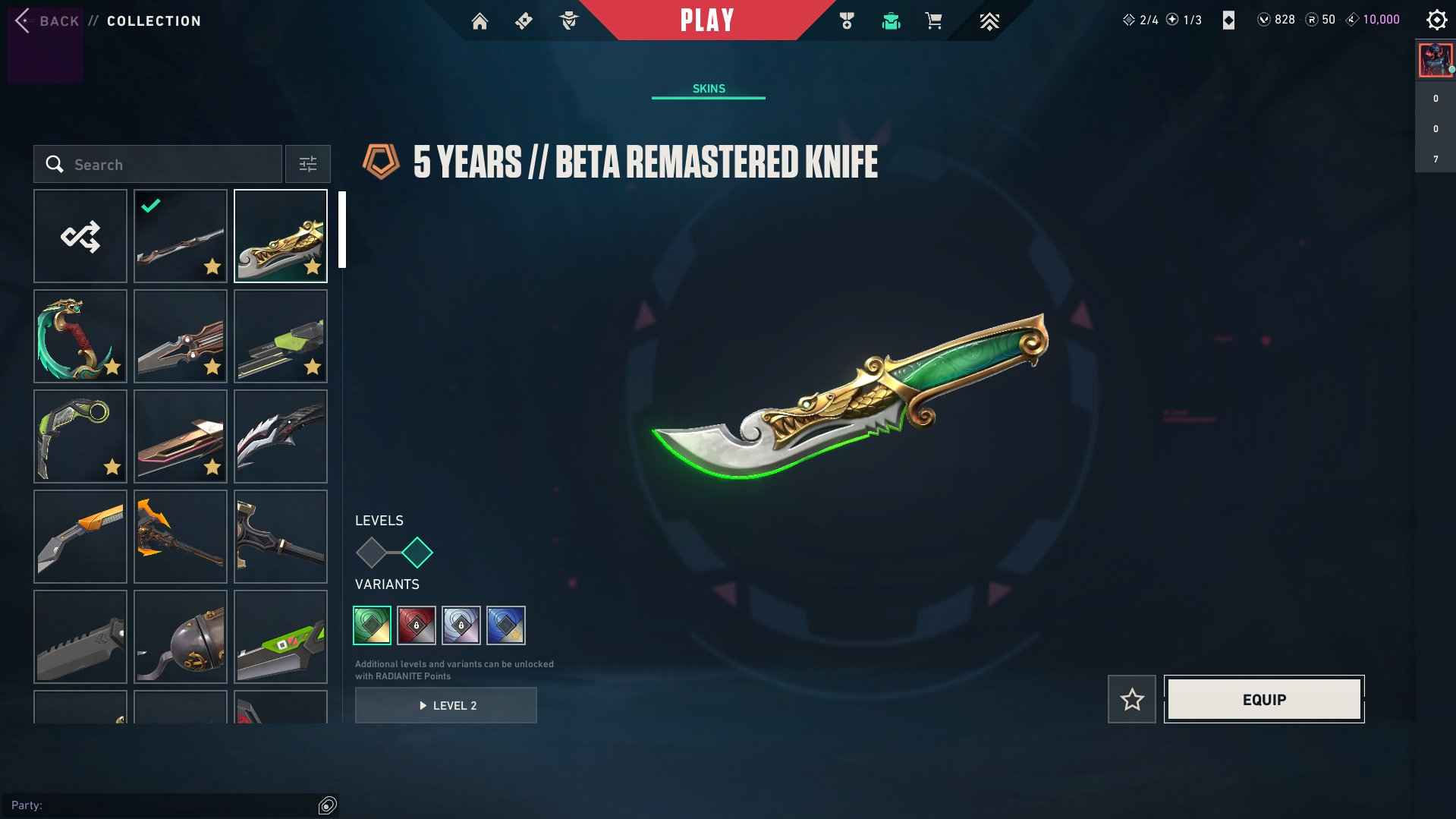
Task: Select level one diamond on the Levels track
Action: click(x=372, y=553)
